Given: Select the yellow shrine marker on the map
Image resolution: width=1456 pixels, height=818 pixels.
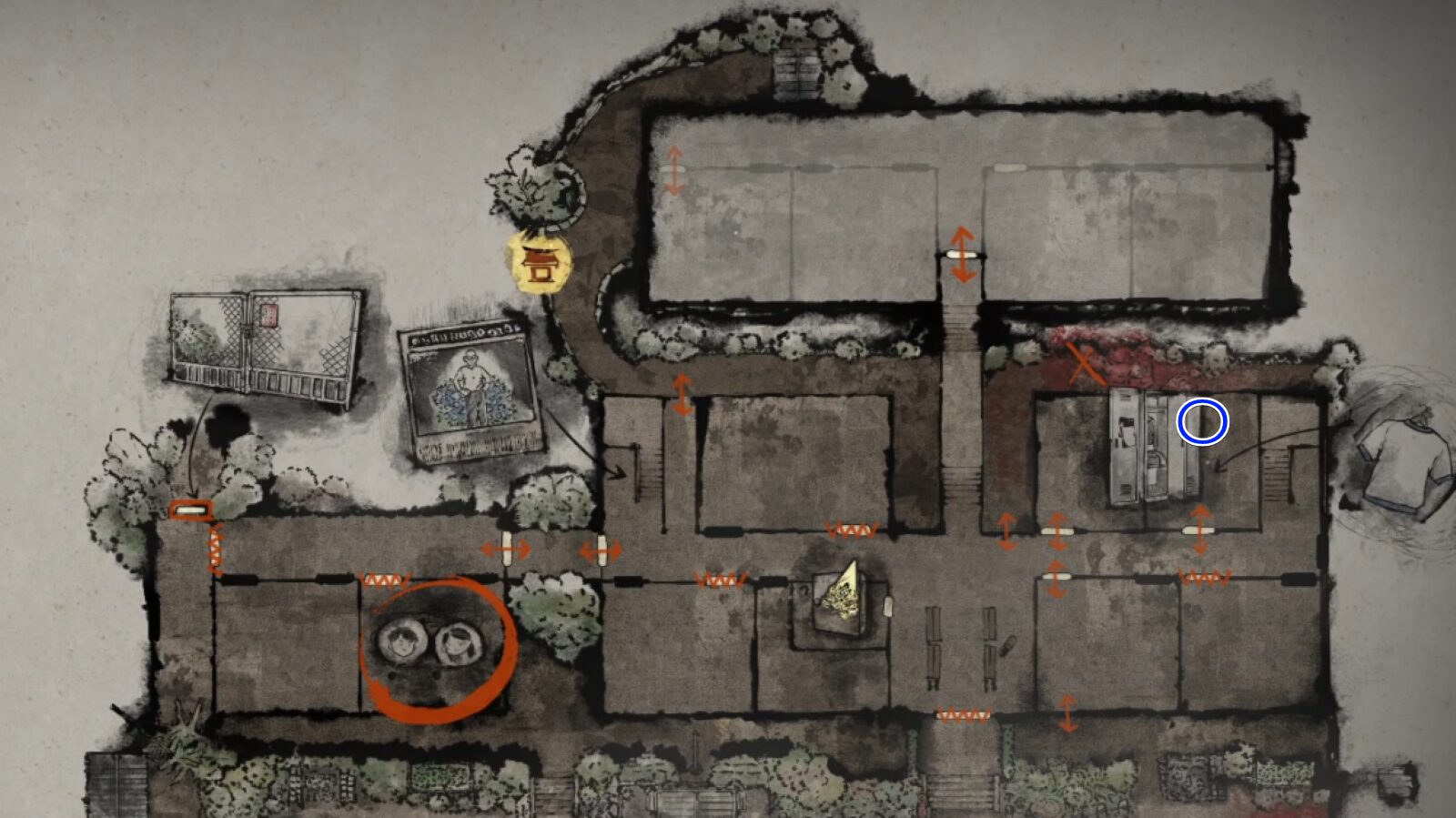Looking at the screenshot, I should tap(540, 263).
